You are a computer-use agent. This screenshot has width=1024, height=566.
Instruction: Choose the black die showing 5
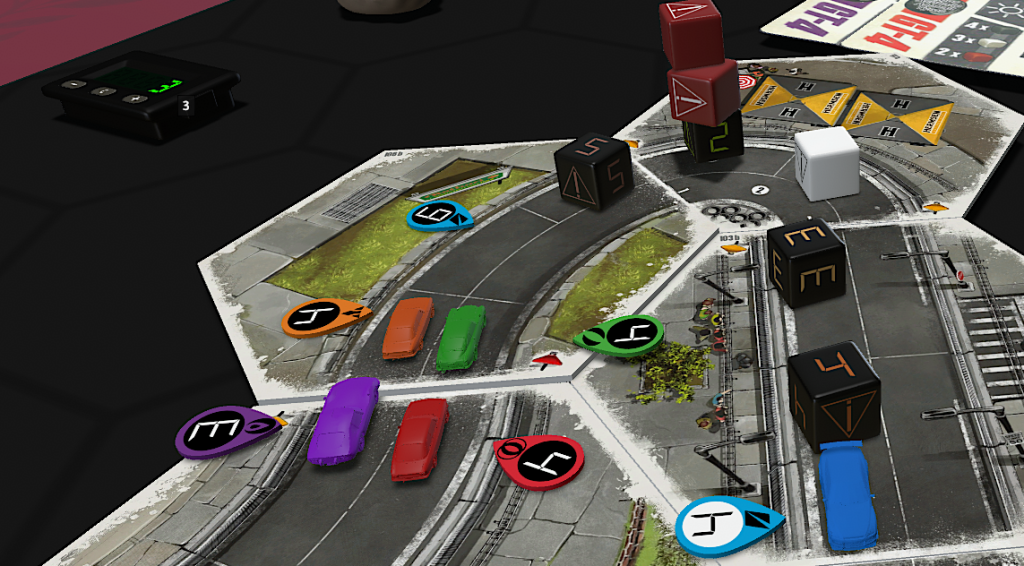coord(594,170)
